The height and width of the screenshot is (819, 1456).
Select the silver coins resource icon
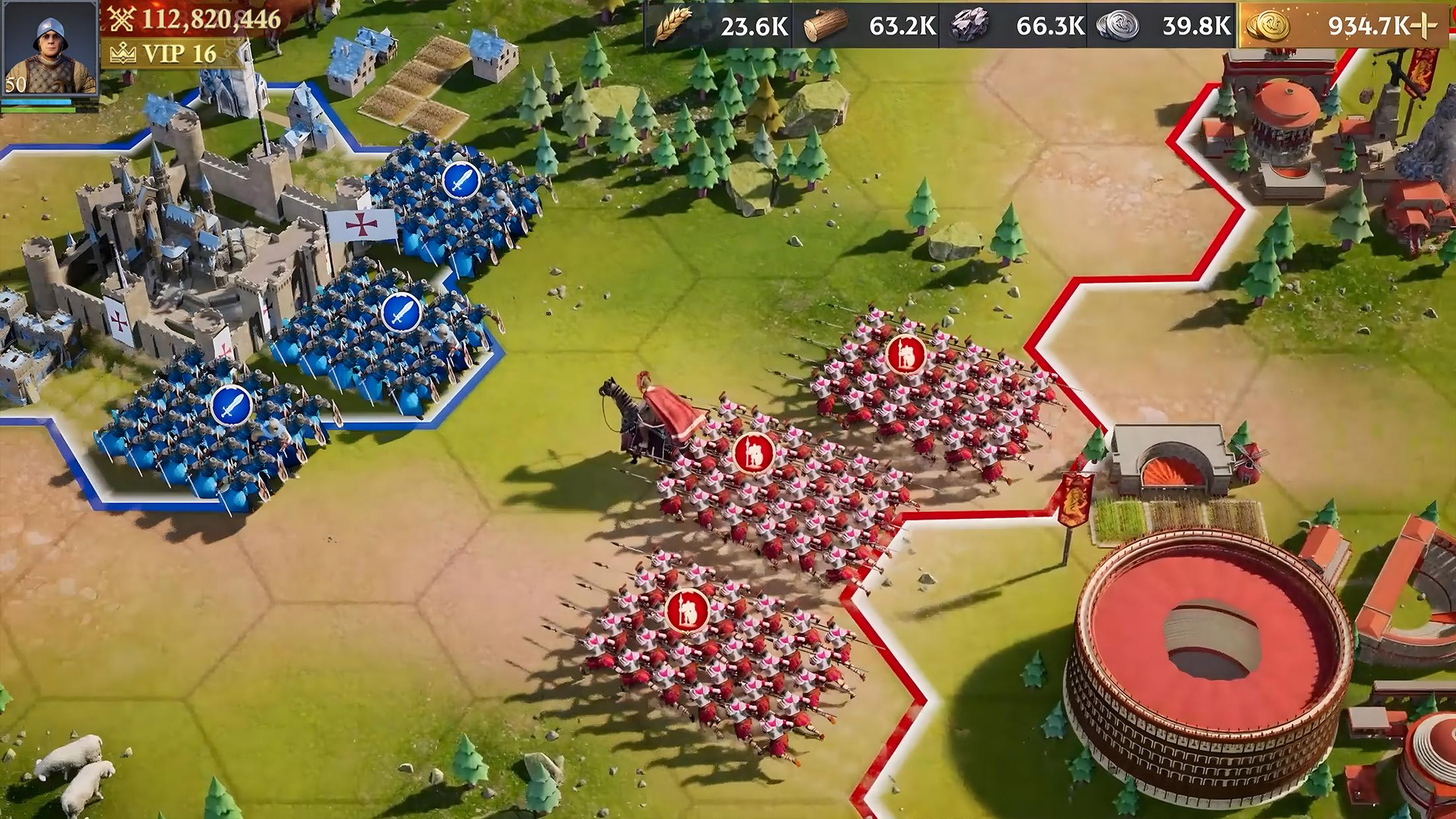[1116, 26]
